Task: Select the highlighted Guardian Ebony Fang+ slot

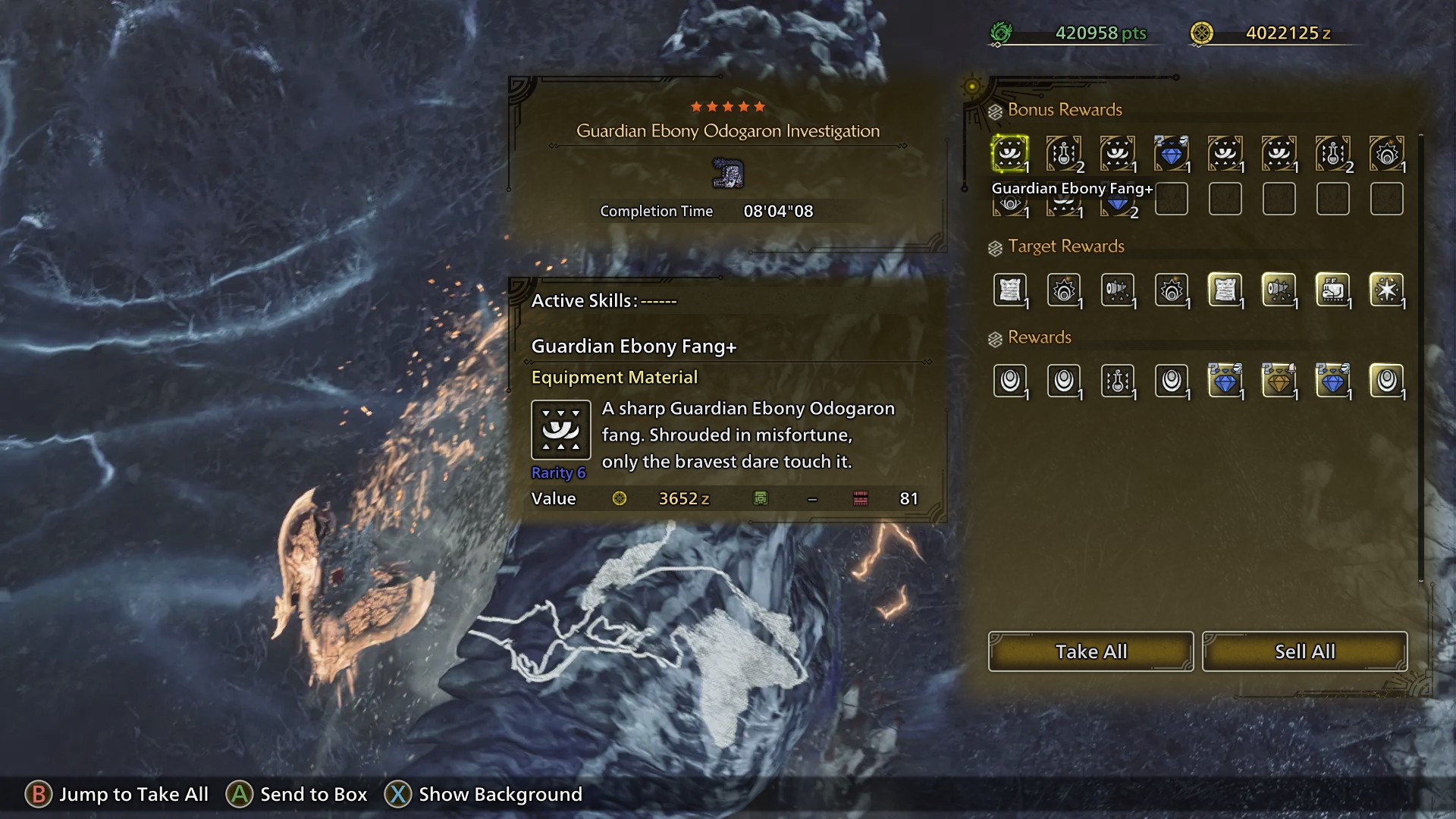Action: [x=1009, y=154]
